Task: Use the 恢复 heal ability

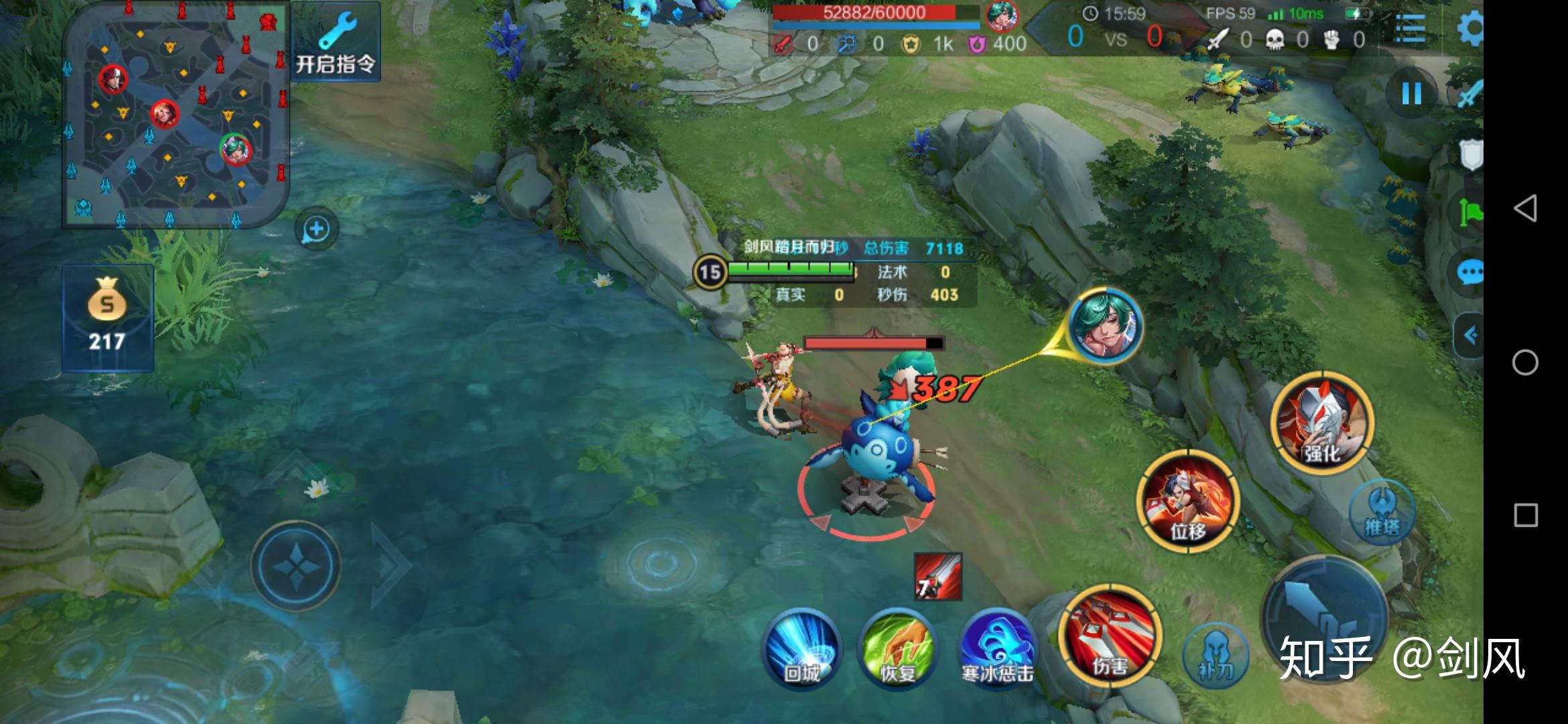Action: pyautogui.click(x=897, y=648)
